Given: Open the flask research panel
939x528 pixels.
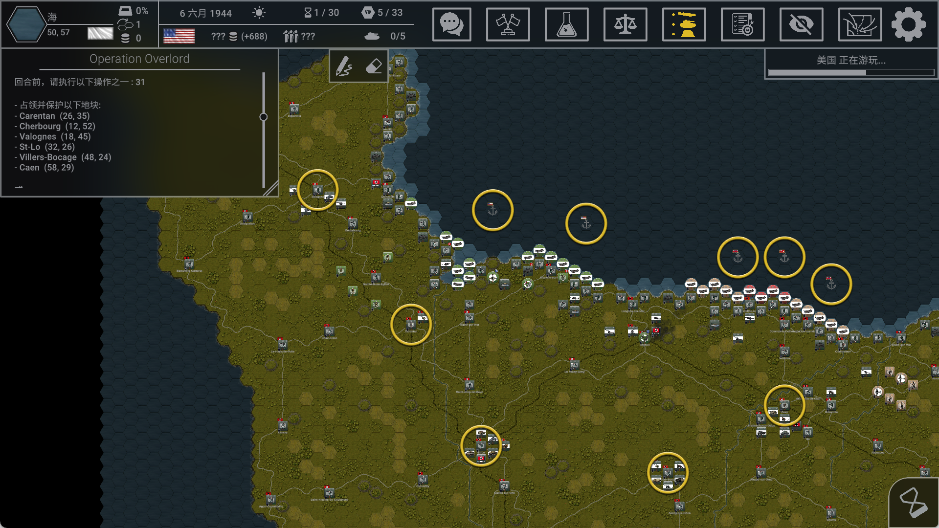Looking at the screenshot, I should pyautogui.click(x=566, y=24).
